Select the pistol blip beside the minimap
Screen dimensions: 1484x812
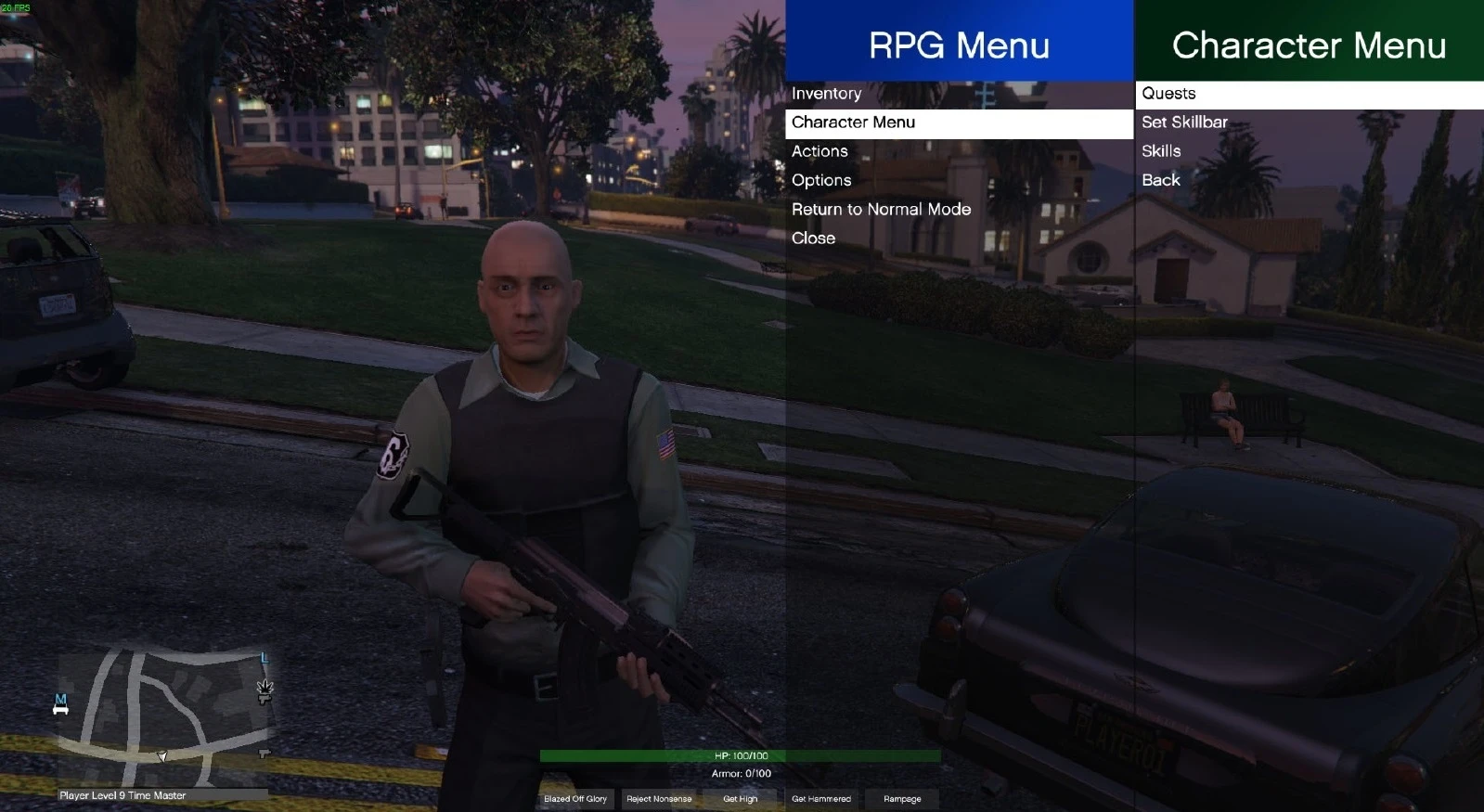pos(265,699)
